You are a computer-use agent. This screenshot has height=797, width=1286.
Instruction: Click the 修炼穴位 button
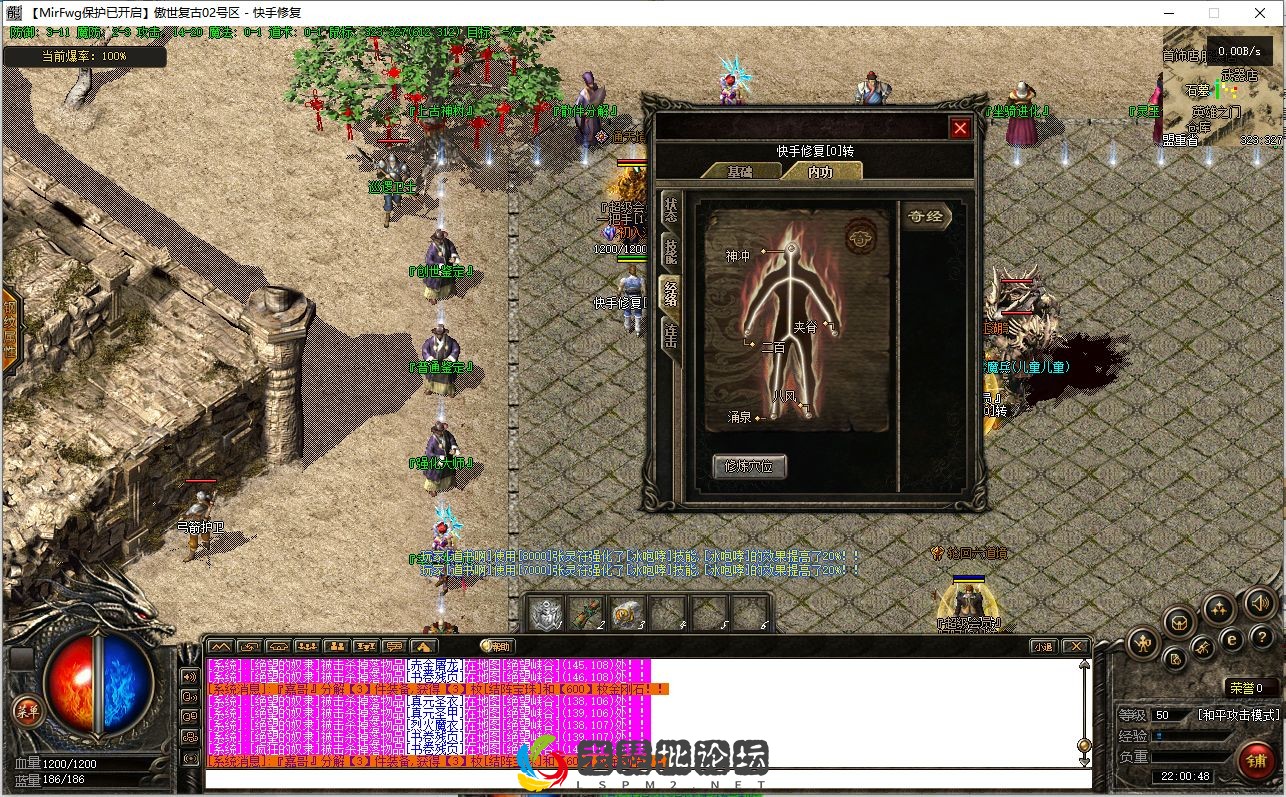click(x=749, y=466)
